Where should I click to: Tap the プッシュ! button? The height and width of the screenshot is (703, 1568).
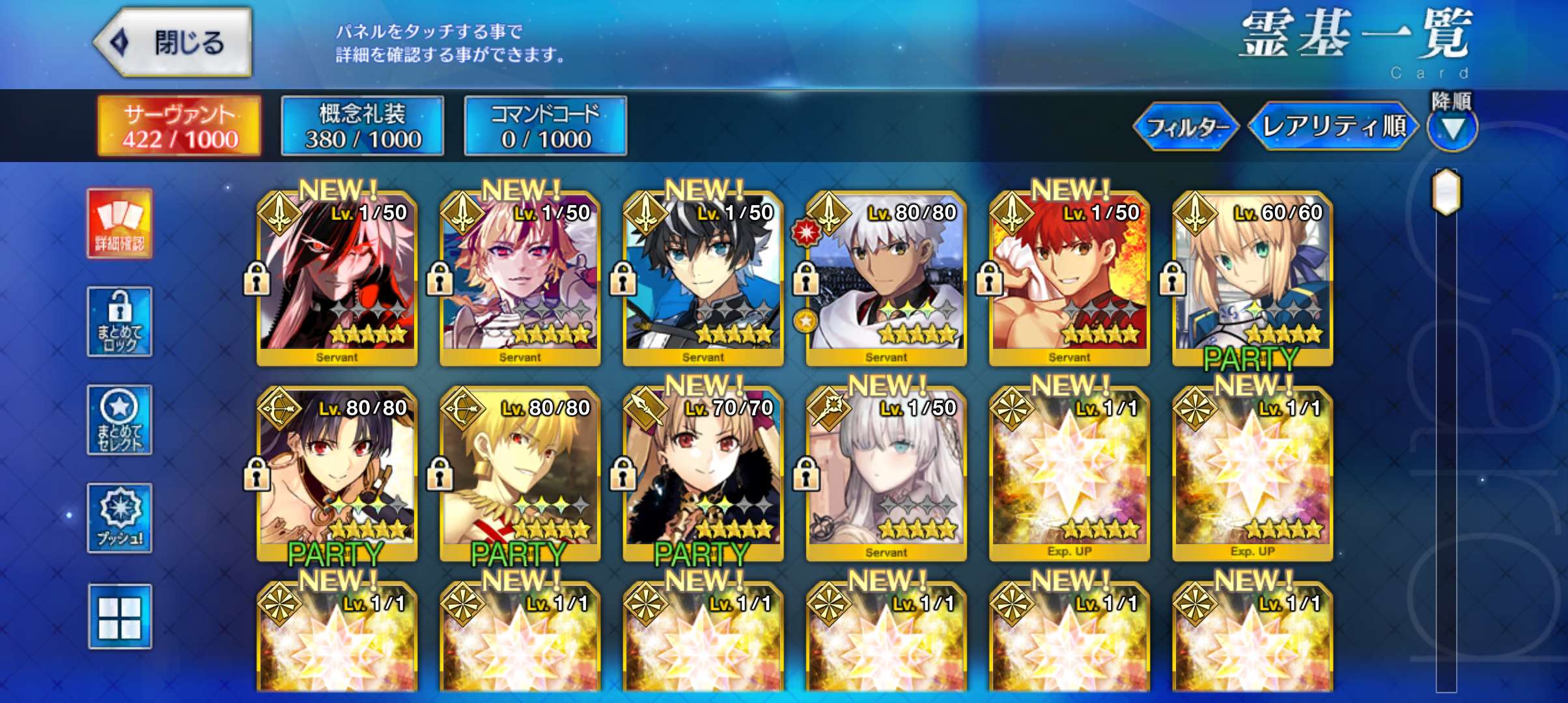pyautogui.click(x=120, y=518)
